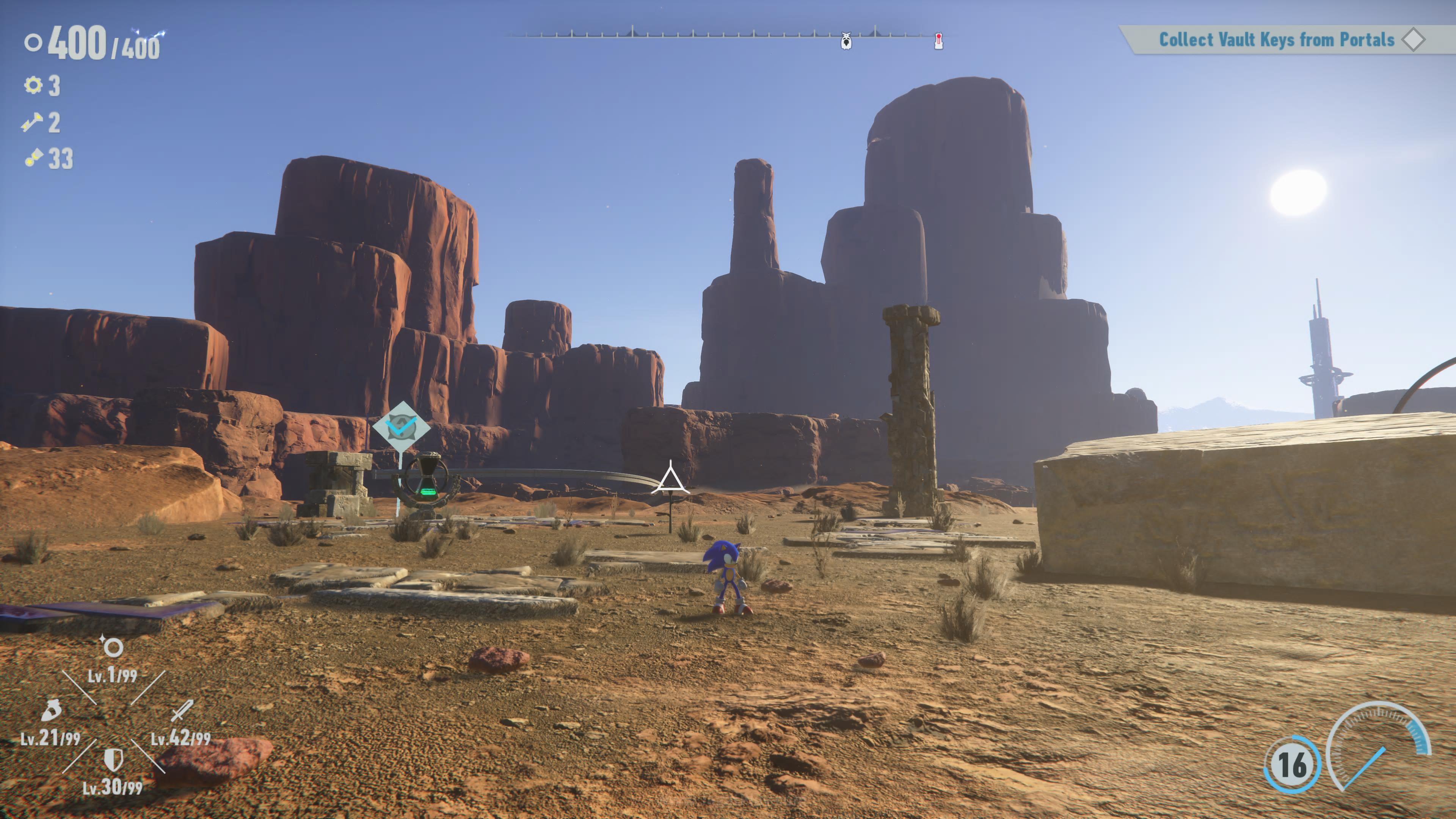Image resolution: width=1456 pixels, height=819 pixels.
Task: Select the shield defense stat icon
Action: pos(113,759)
